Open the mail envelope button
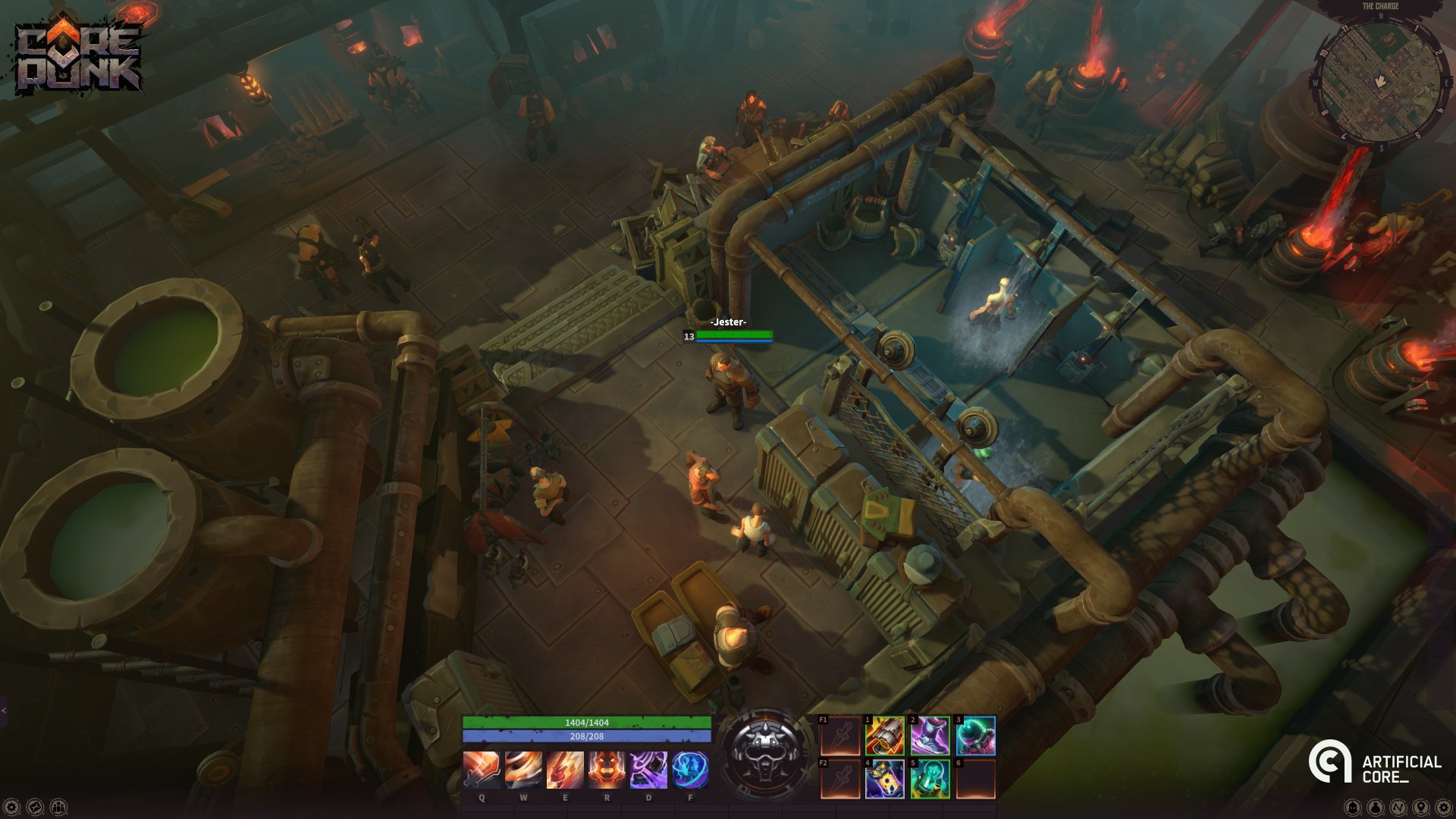Viewport: 1456px width, 819px height. tap(35, 807)
